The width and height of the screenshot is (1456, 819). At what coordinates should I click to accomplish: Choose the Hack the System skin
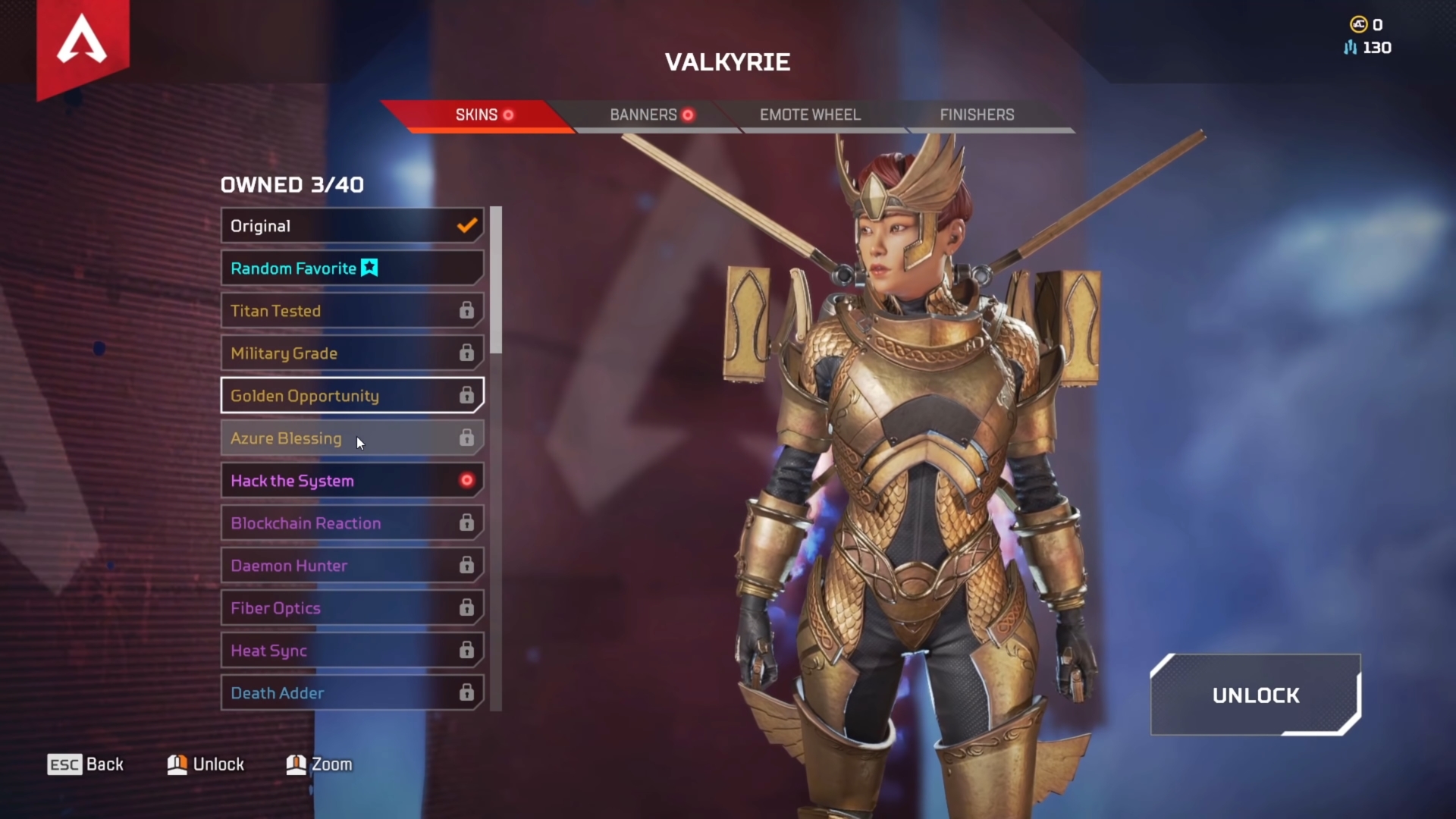[352, 481]
